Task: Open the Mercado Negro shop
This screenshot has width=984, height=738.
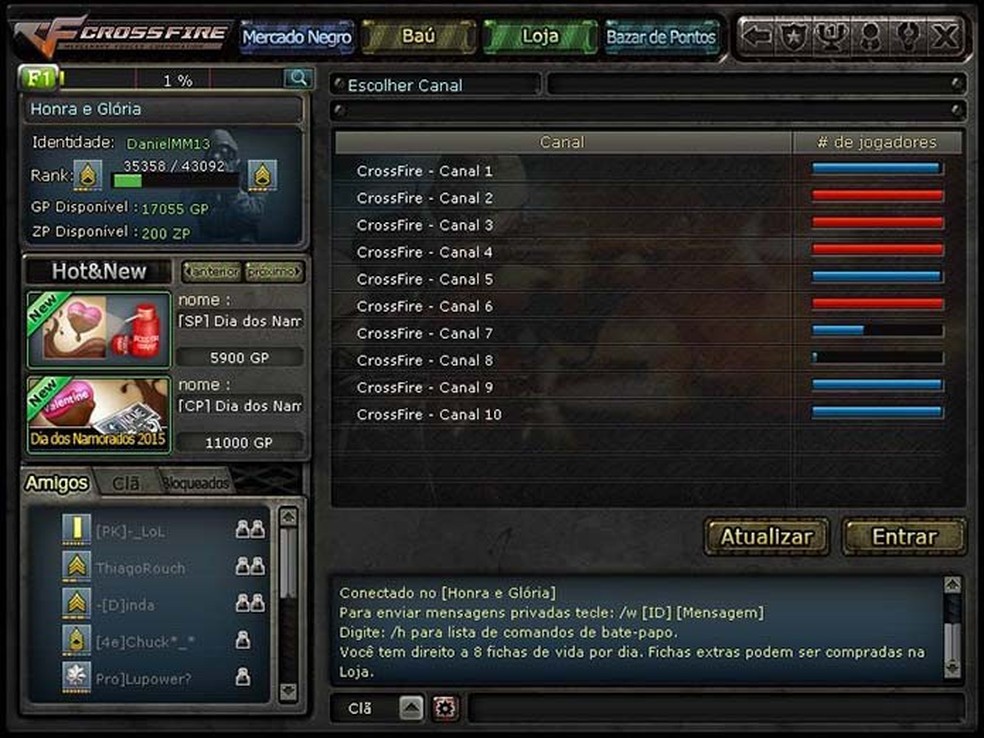Action: [297, 38]
